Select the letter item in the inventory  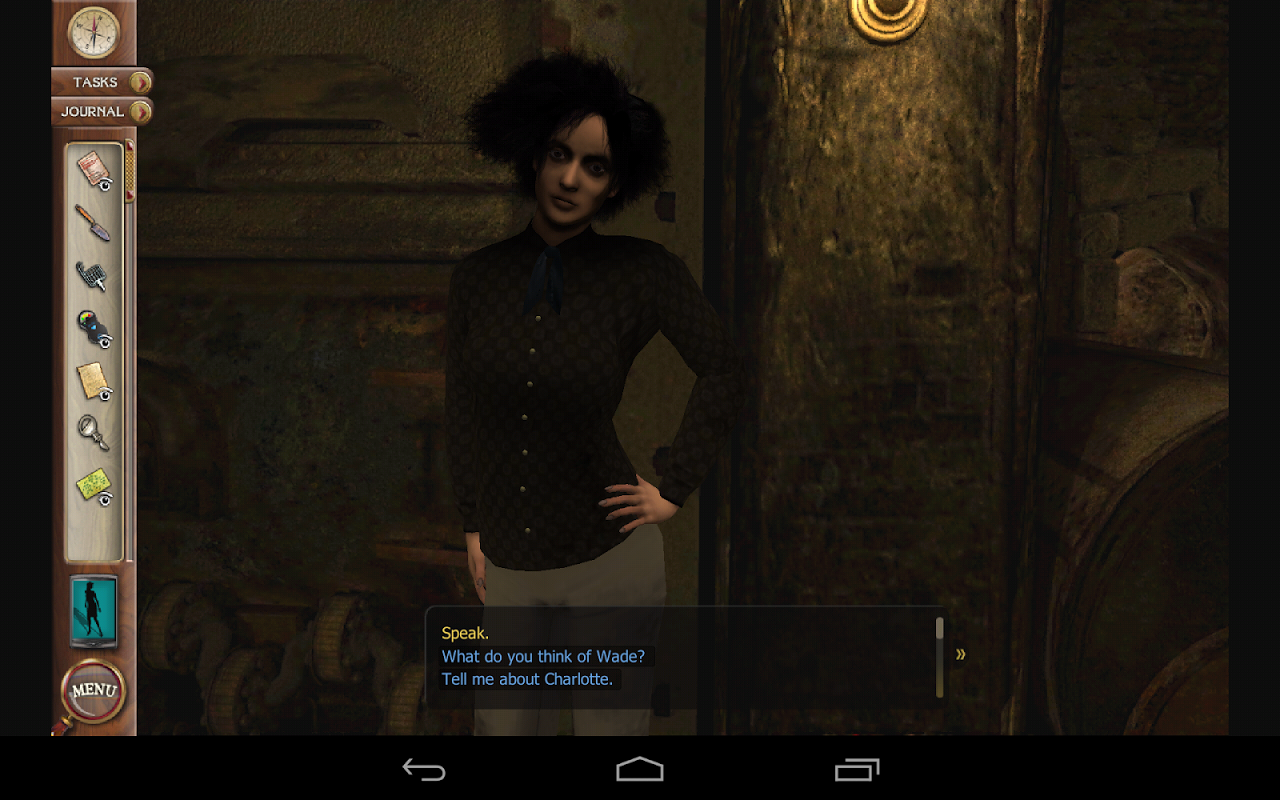[x=88, y=168]
